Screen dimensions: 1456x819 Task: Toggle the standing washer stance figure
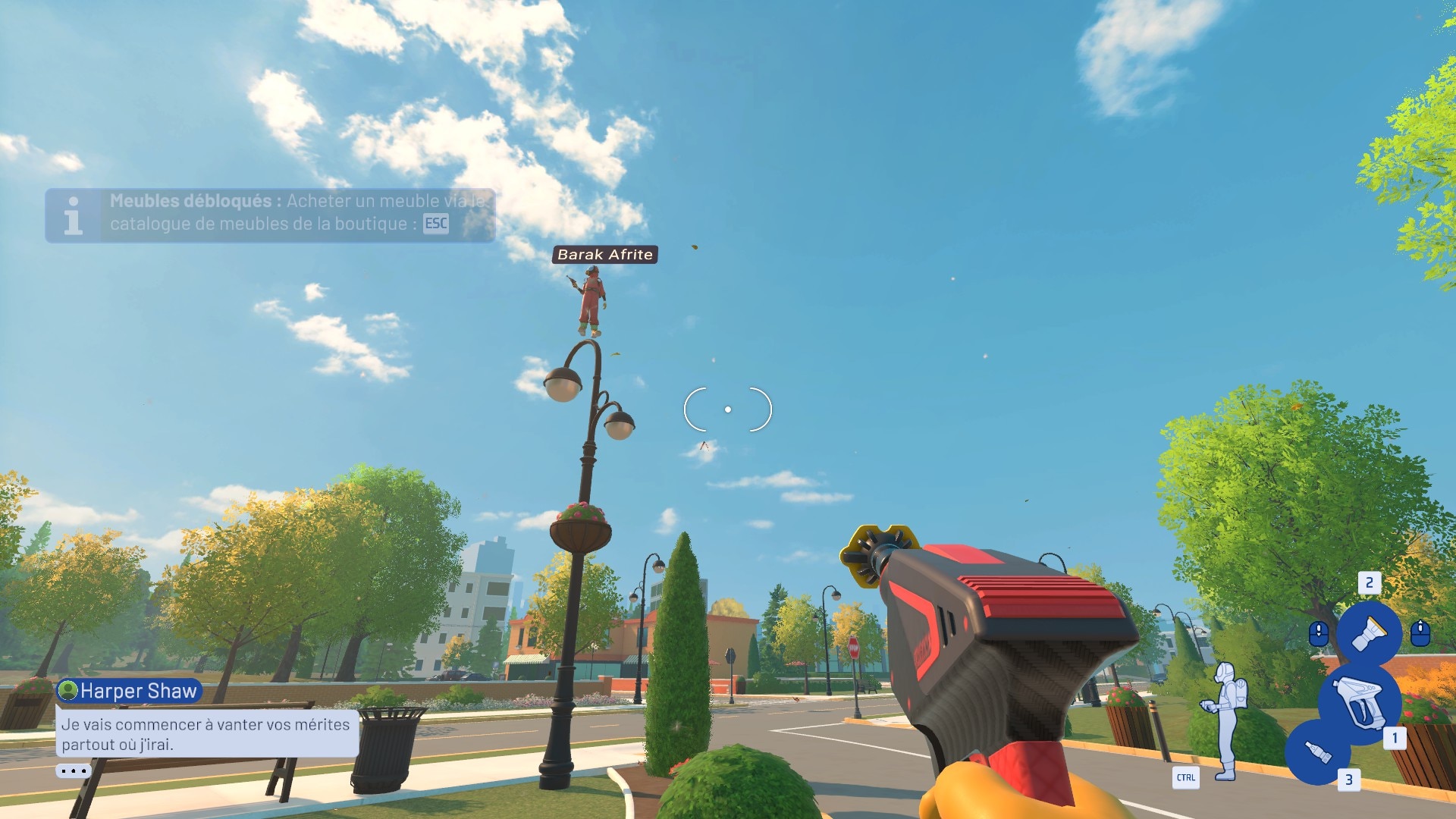pos(1225,720)
